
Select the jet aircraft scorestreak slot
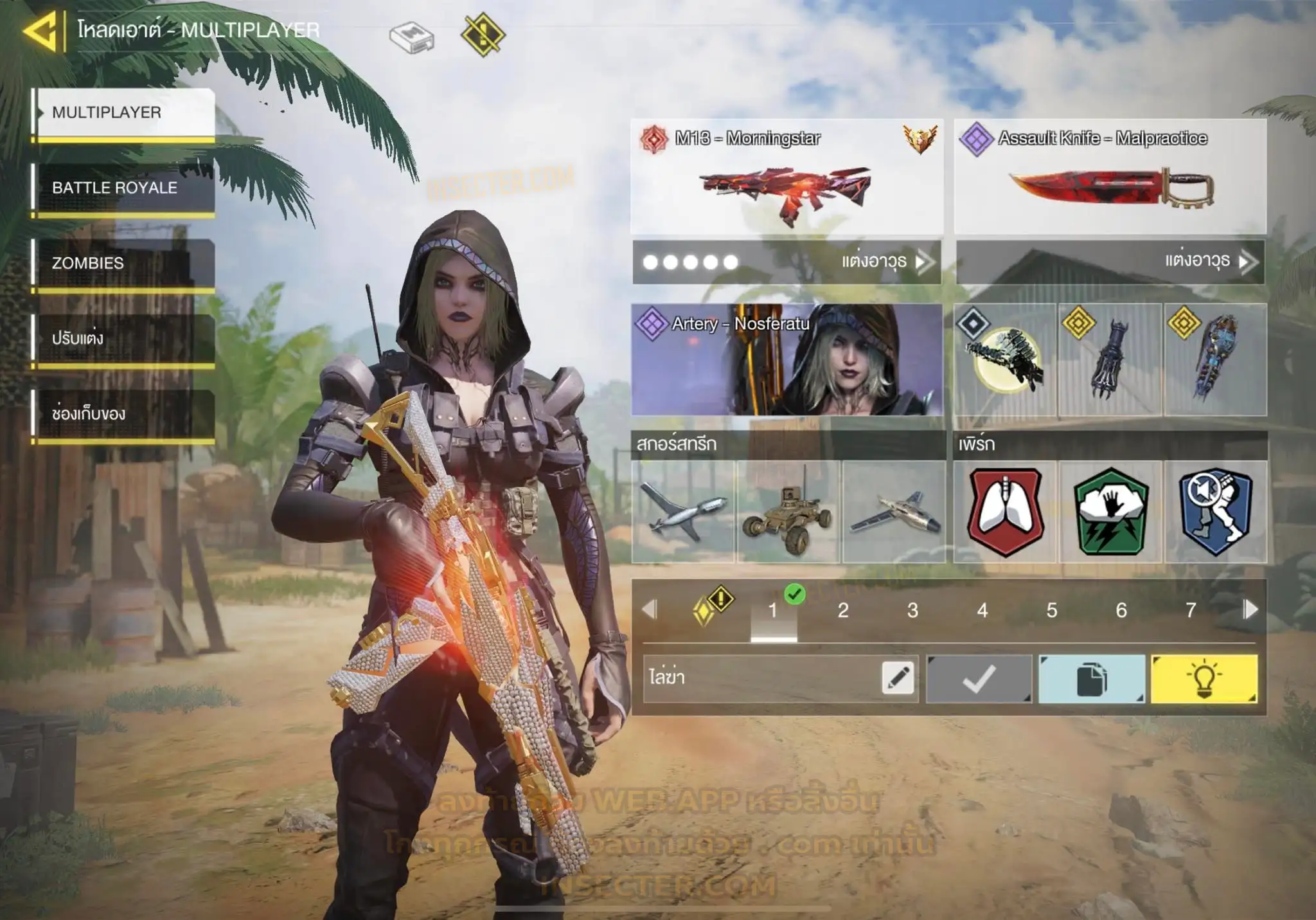pos(893,511)
